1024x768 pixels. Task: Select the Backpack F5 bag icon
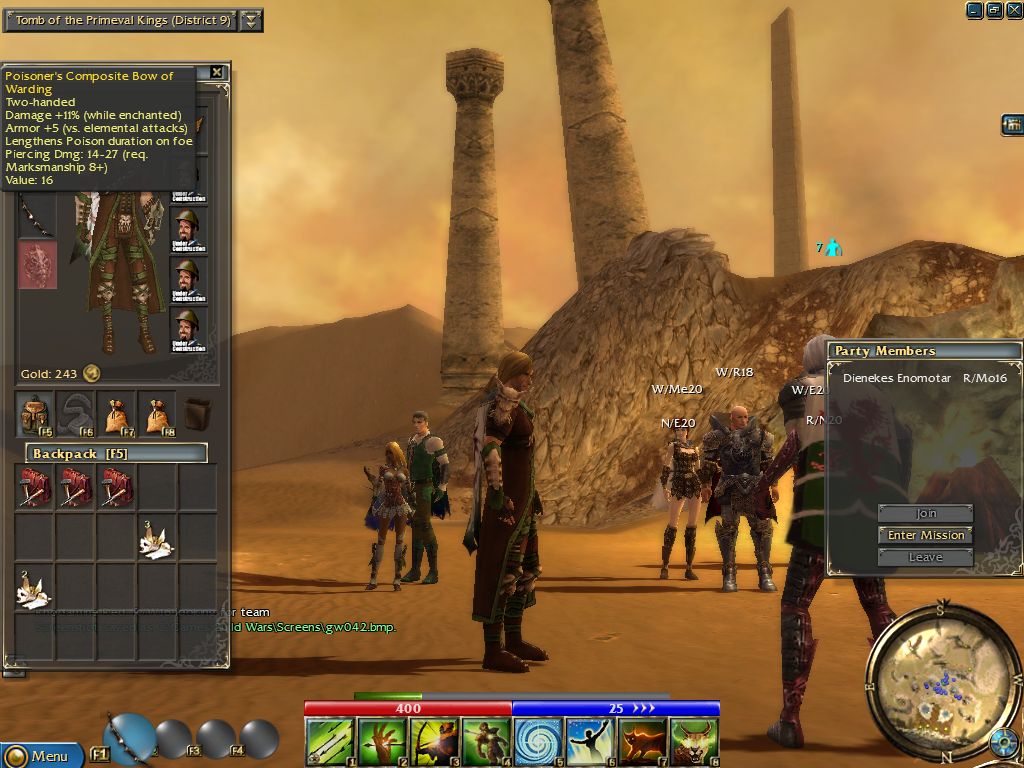[x=34, y=414]
